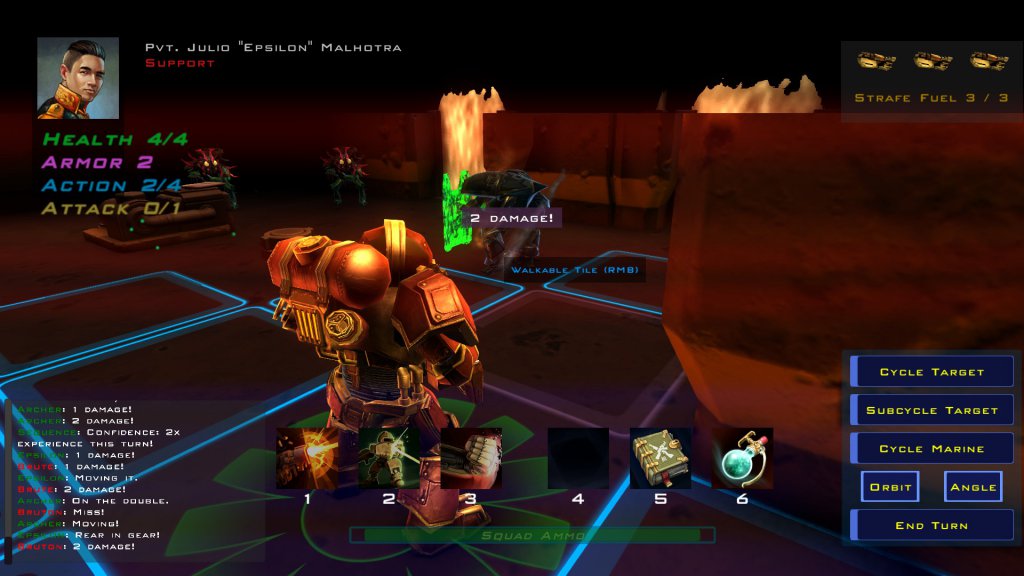Switch marines with Cycle Marine
The image size is (1024, 576).
coord(932,448)
